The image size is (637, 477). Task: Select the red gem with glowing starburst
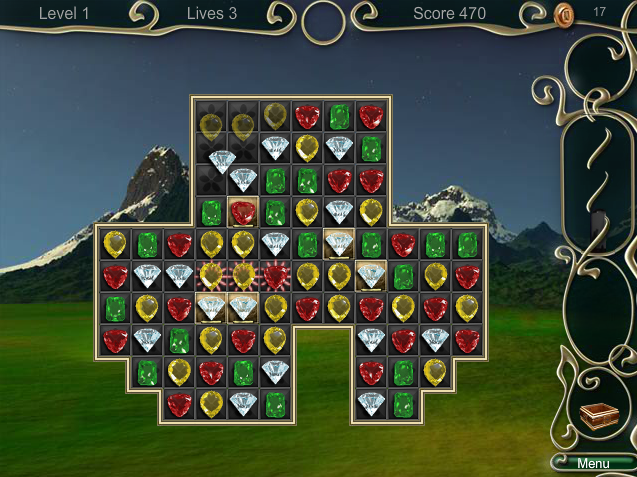(x=275, y=275)
